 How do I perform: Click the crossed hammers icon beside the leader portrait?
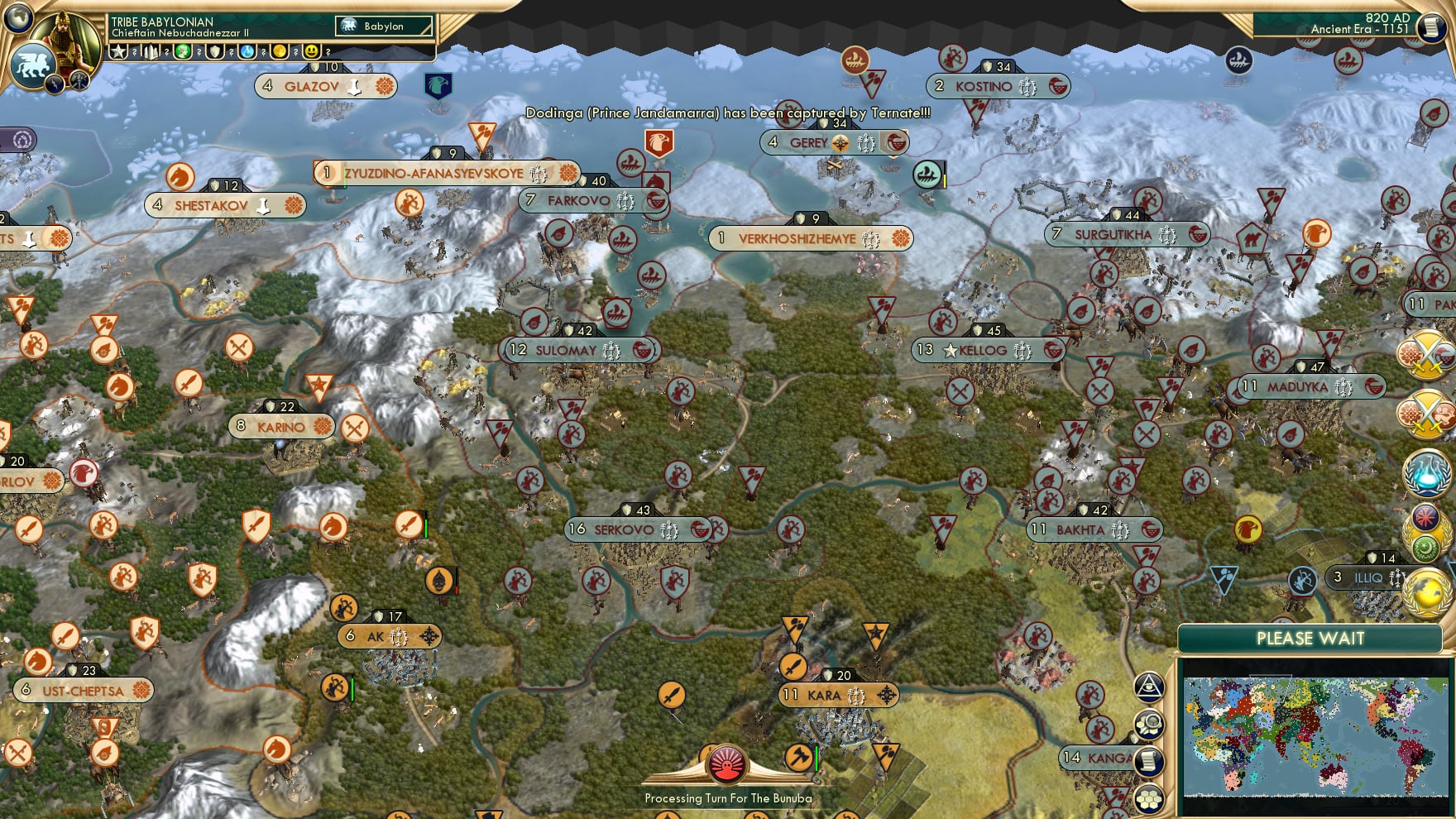coord(79,80)
